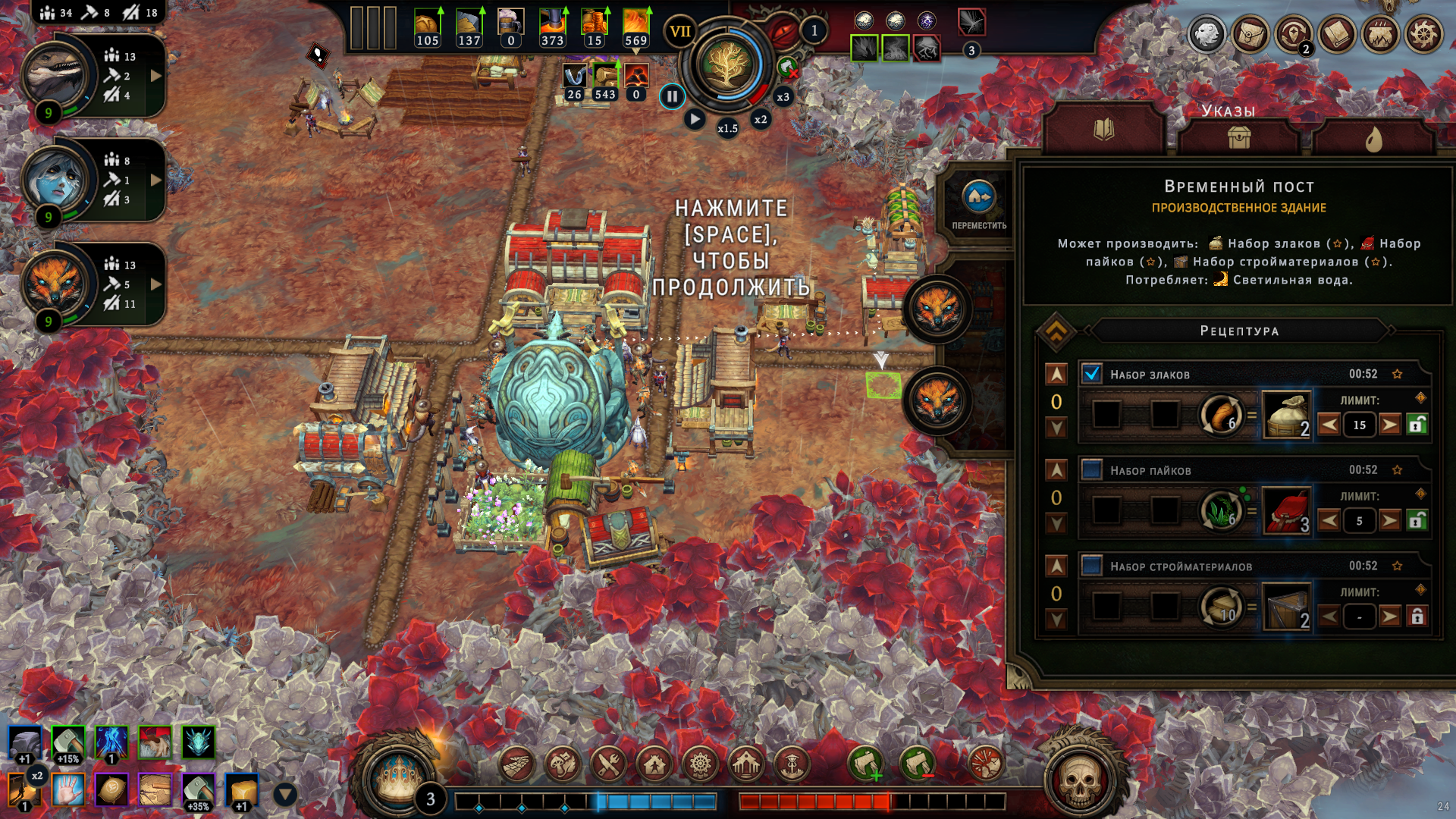Open the envelope orders icon
The image size is (1456, 819).
tap(1250, 34)
